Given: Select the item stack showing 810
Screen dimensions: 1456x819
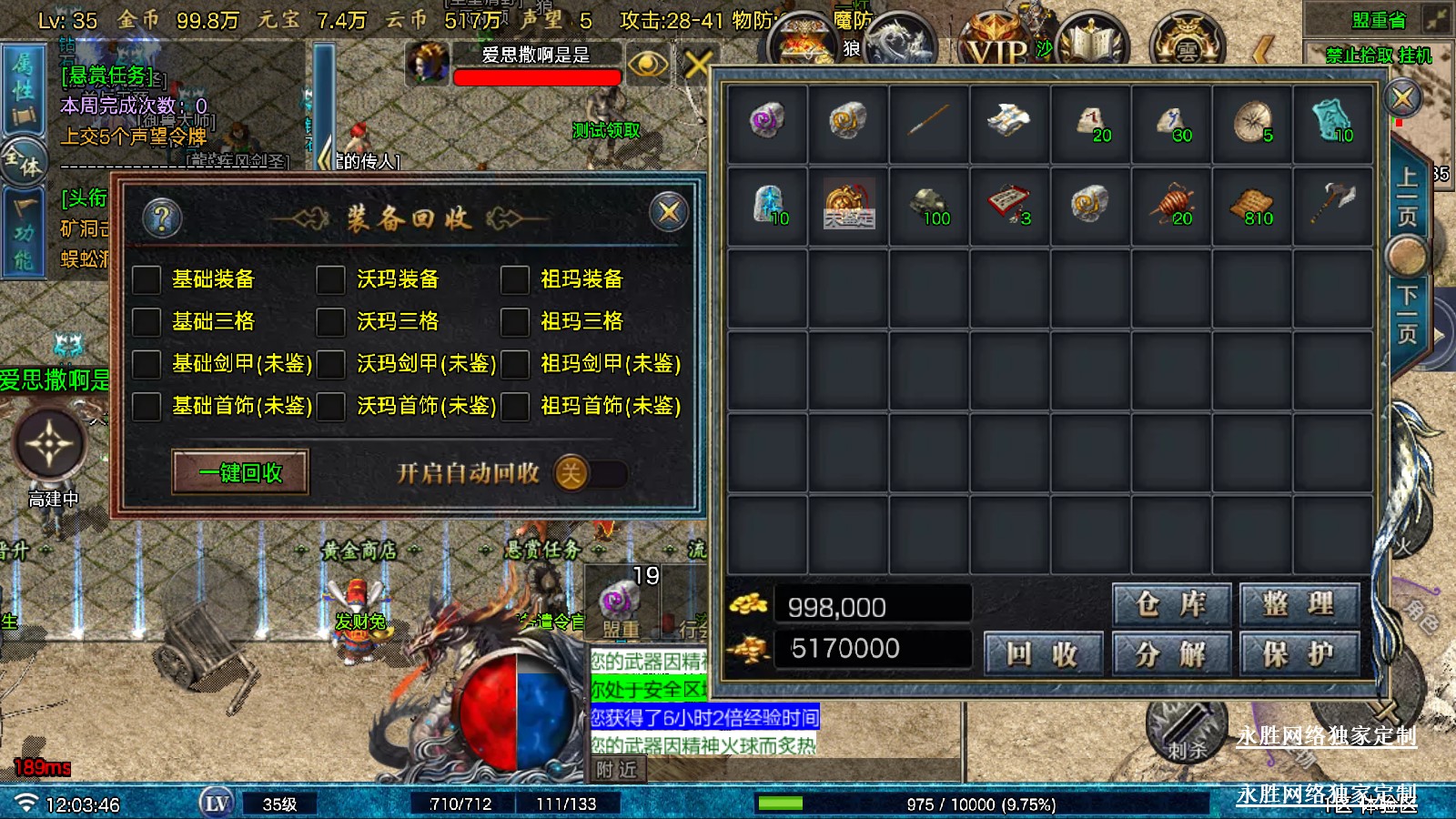Looking at the screenshot, I should tap(1252, 206).
